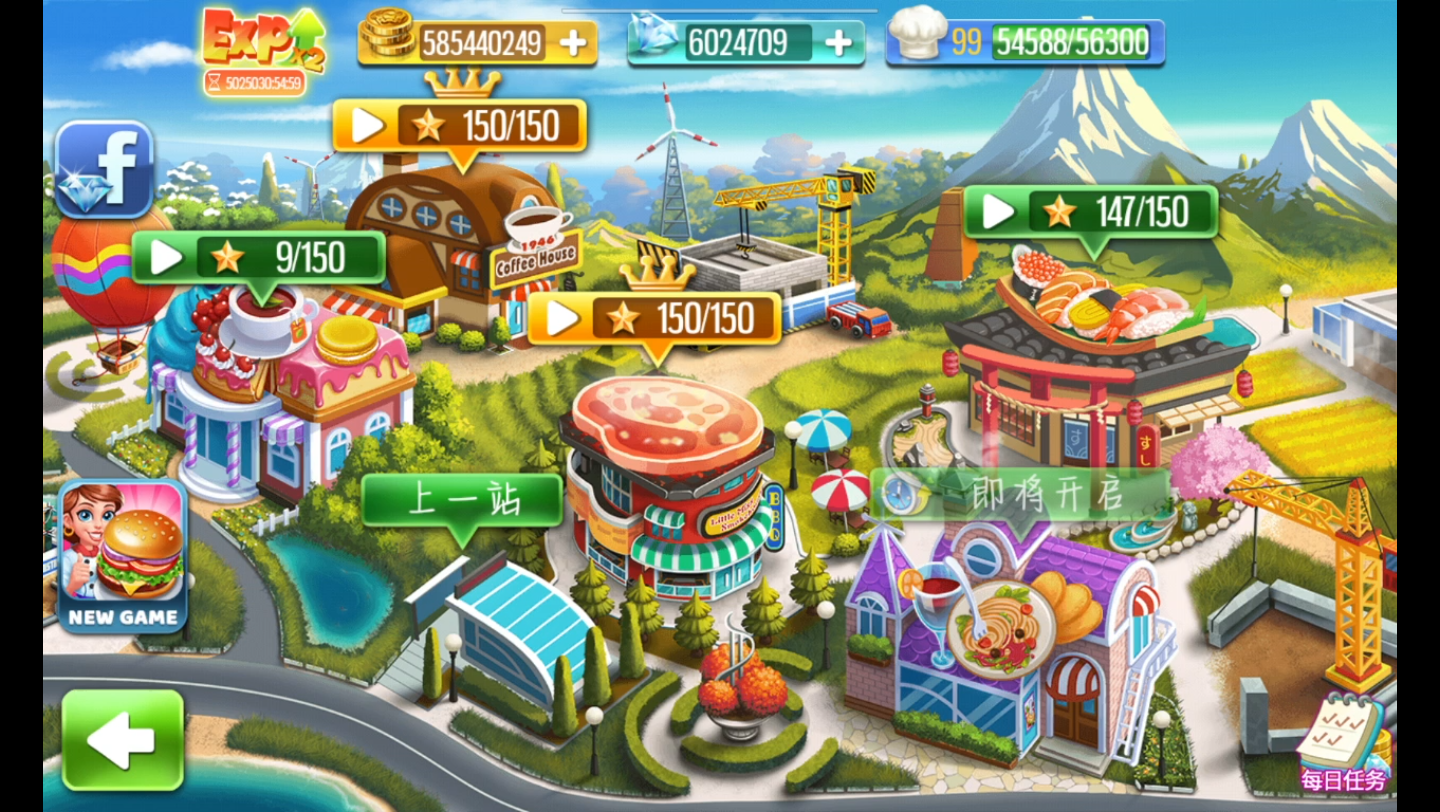1440x812 pixels.
Task: Play the dessert shop 9/150 restaurant
Action: coord(258,258)
